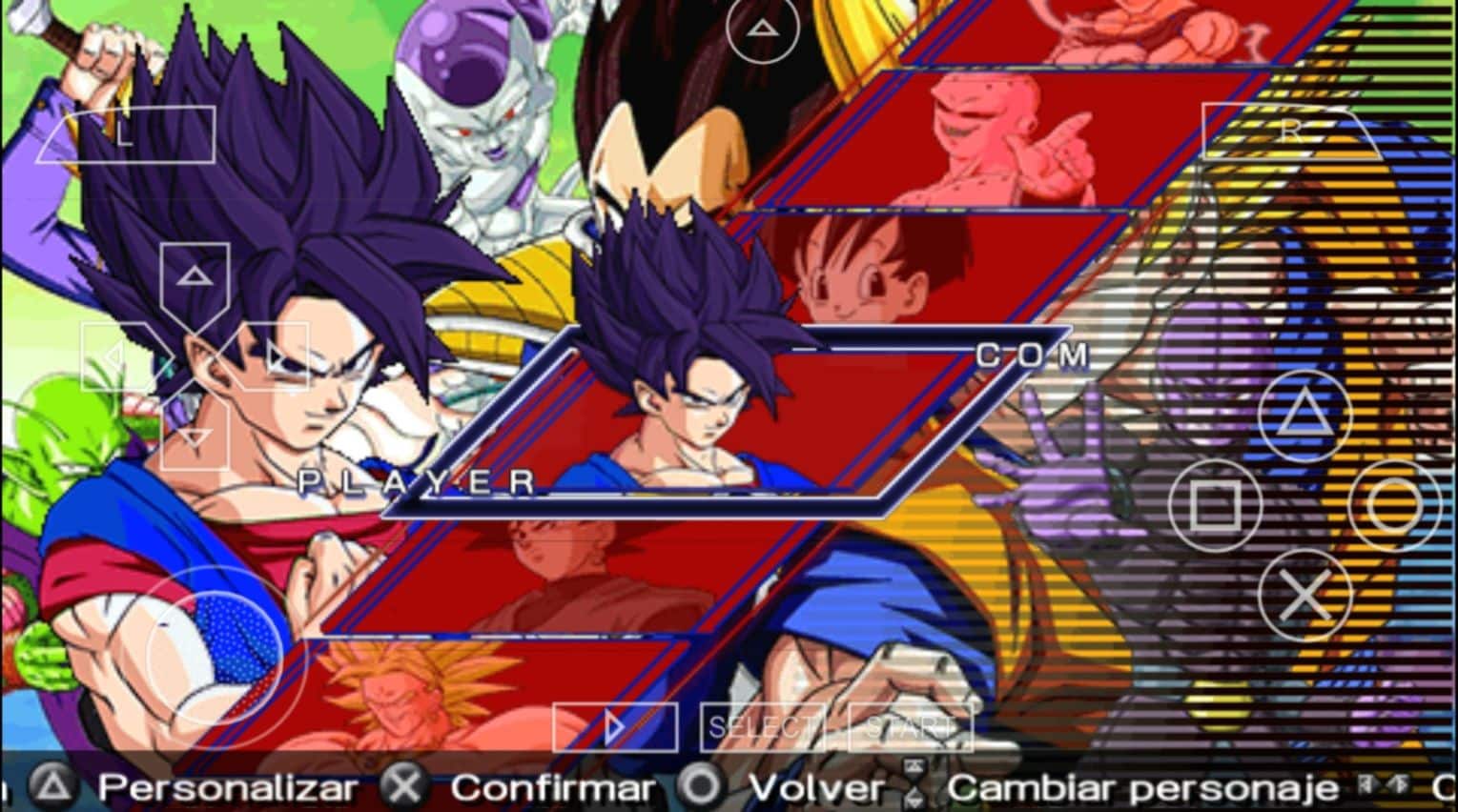The image size is (1458, 812).
Task: Tap the on-screen cross touch button
Action: pyautogui.click(x=1304, y=596)
